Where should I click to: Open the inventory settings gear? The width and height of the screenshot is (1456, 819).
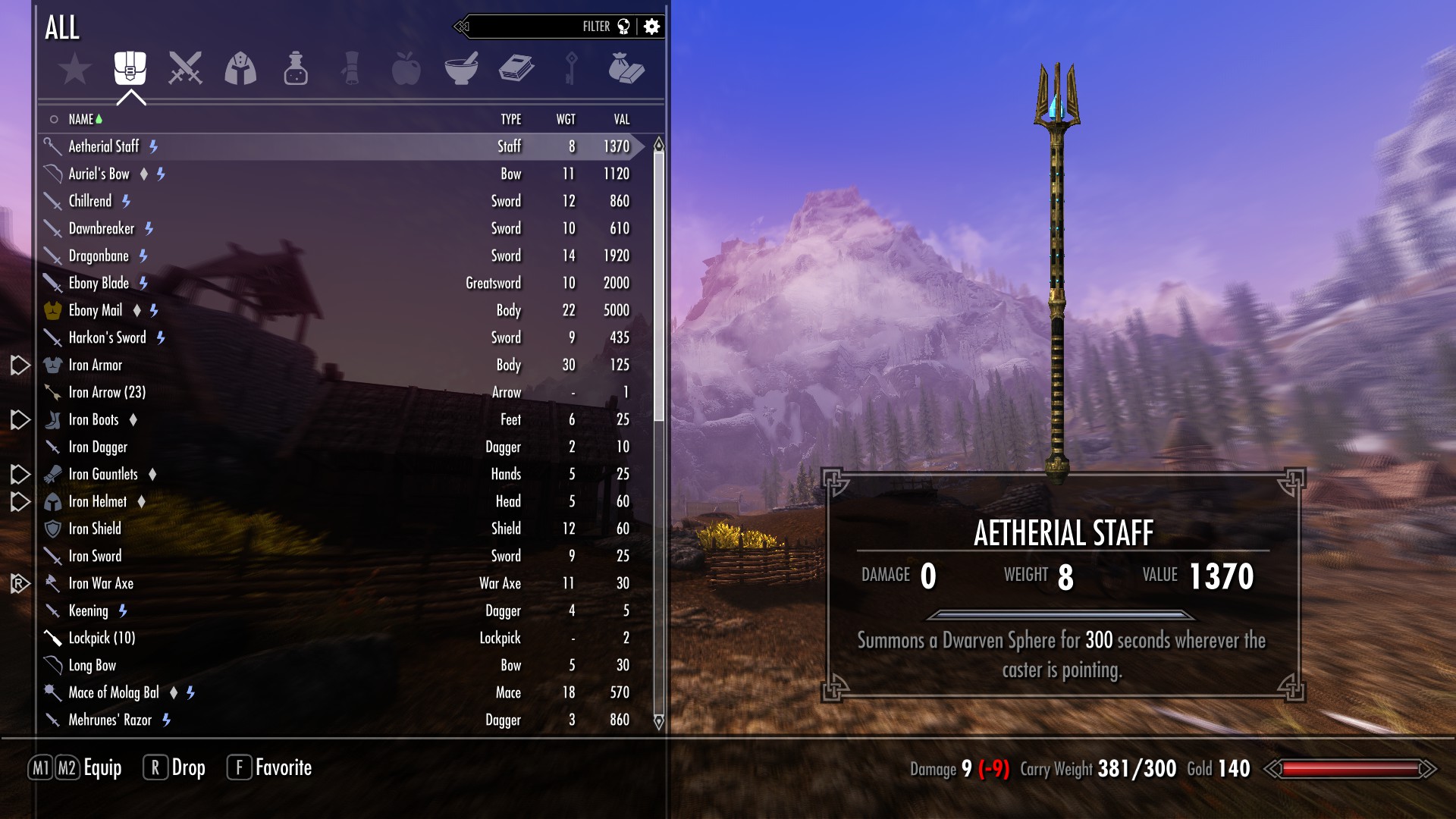coord(651,27)
